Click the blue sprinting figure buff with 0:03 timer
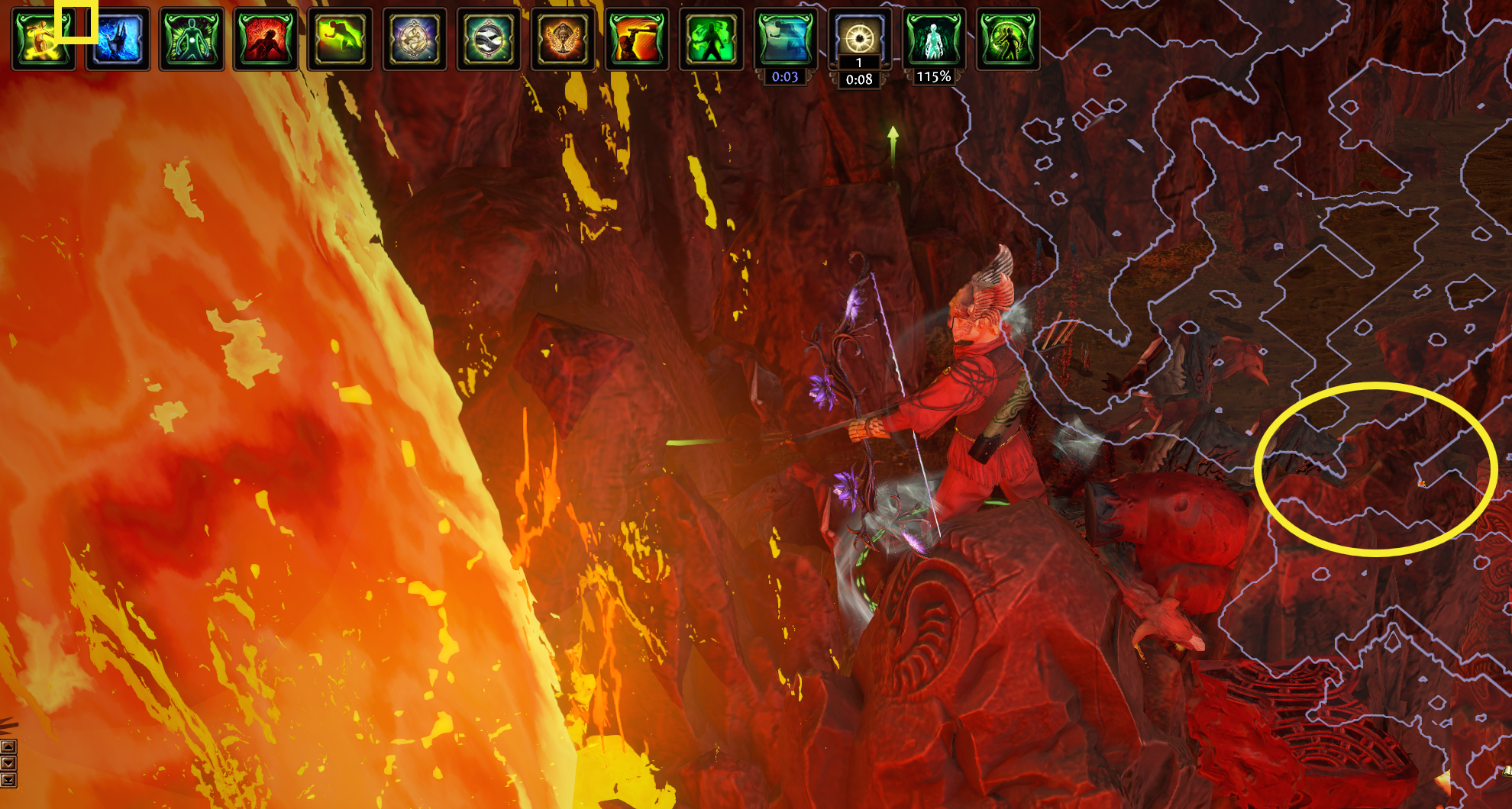 pyautogui.click(x=785, y=39)
